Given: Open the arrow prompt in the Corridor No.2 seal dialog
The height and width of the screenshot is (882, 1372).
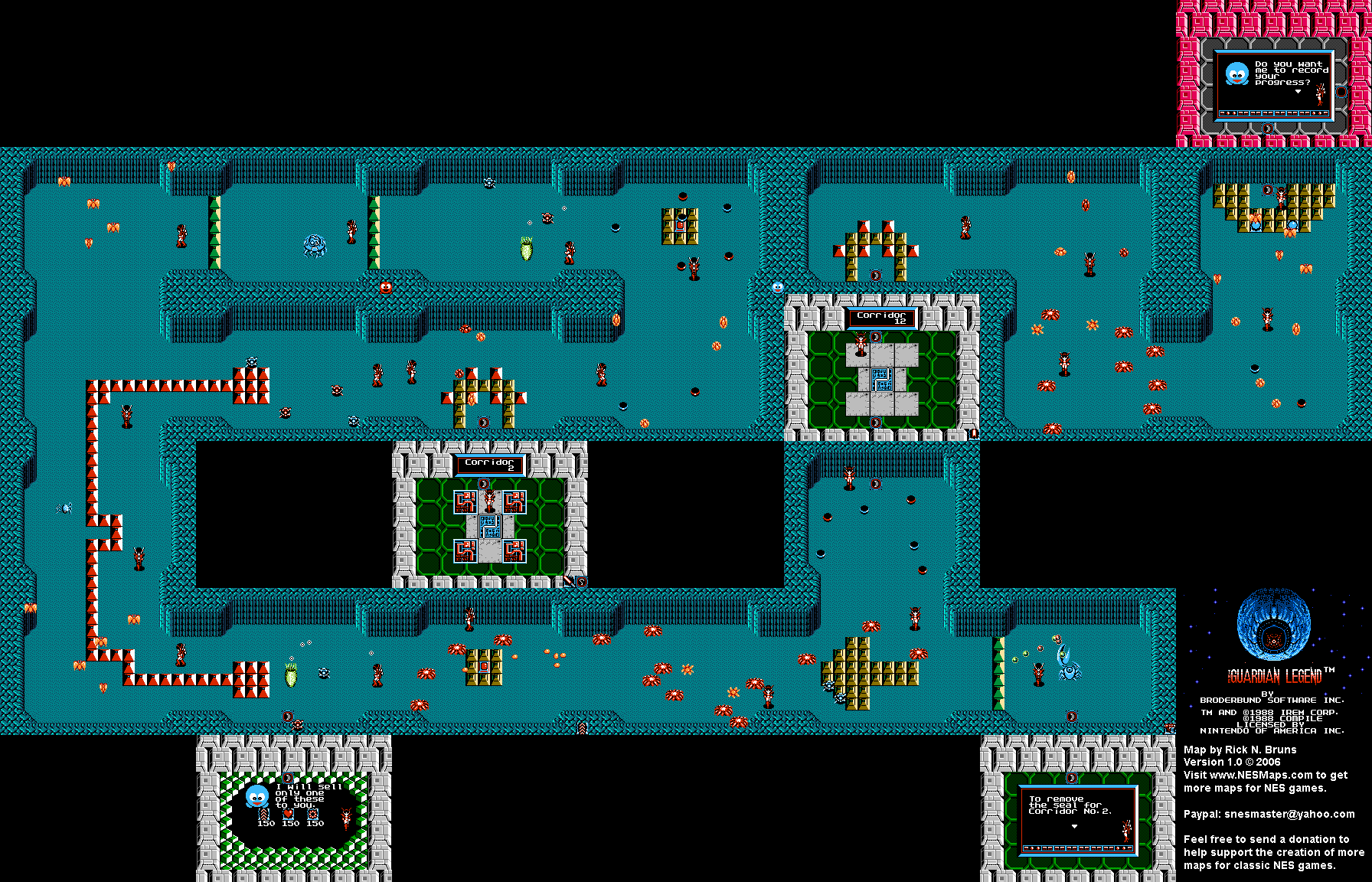Looking at the screenshot, I should tap(1074, 826).
